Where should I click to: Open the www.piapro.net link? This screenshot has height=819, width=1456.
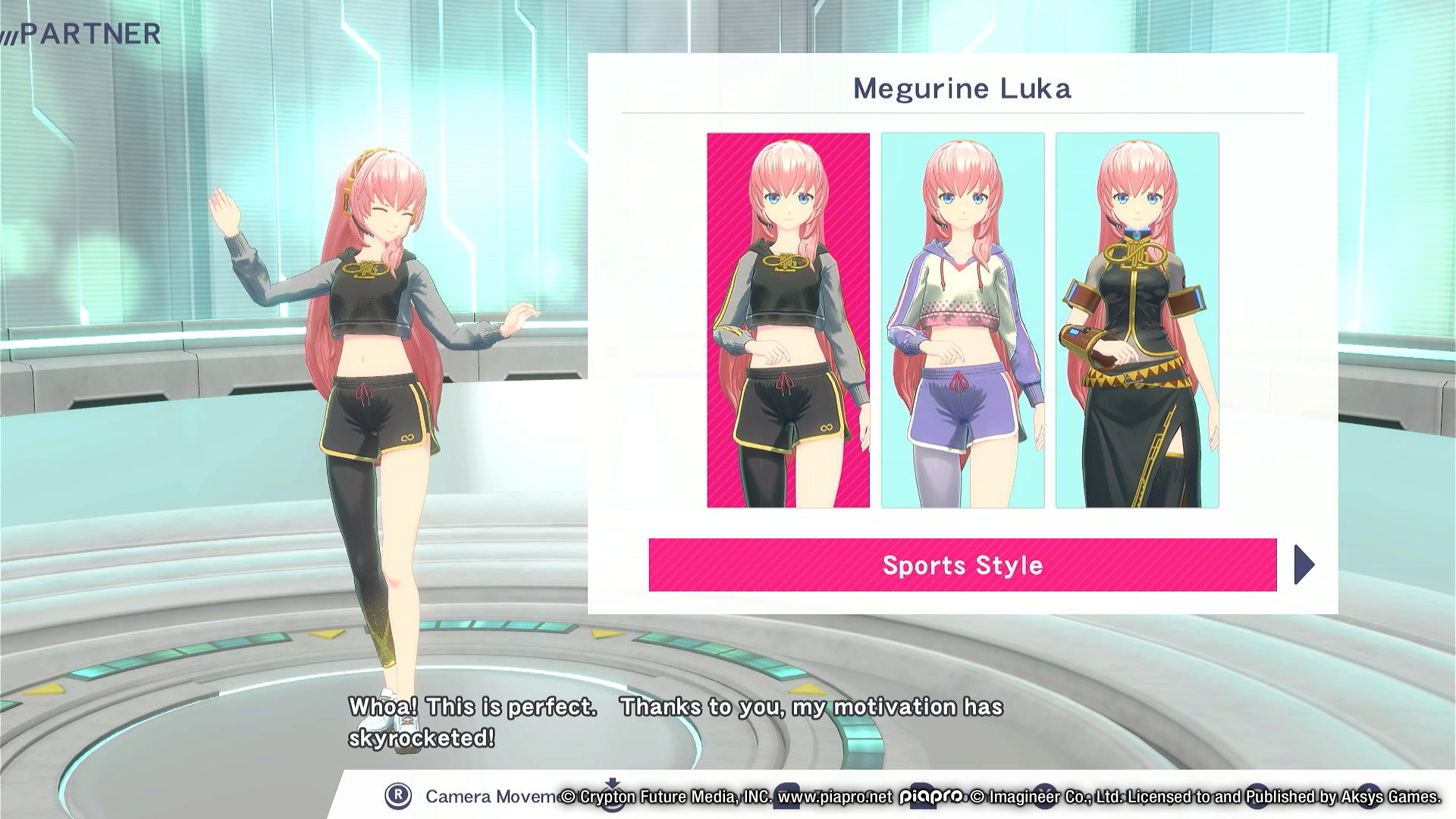pyautogui.click(x=832, y=798)
